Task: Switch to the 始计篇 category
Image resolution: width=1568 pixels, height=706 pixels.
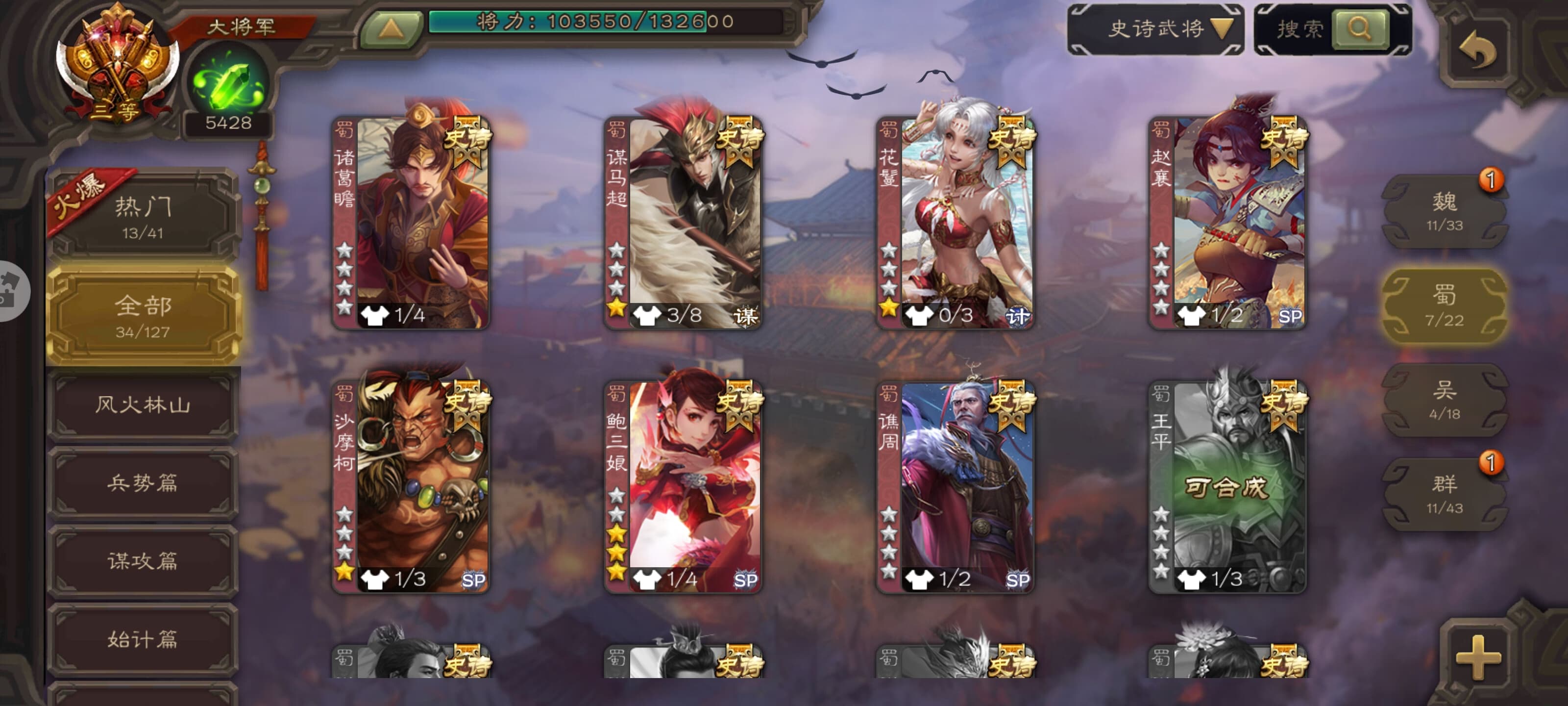Action: pyautogui.click(x=143, y=639)
